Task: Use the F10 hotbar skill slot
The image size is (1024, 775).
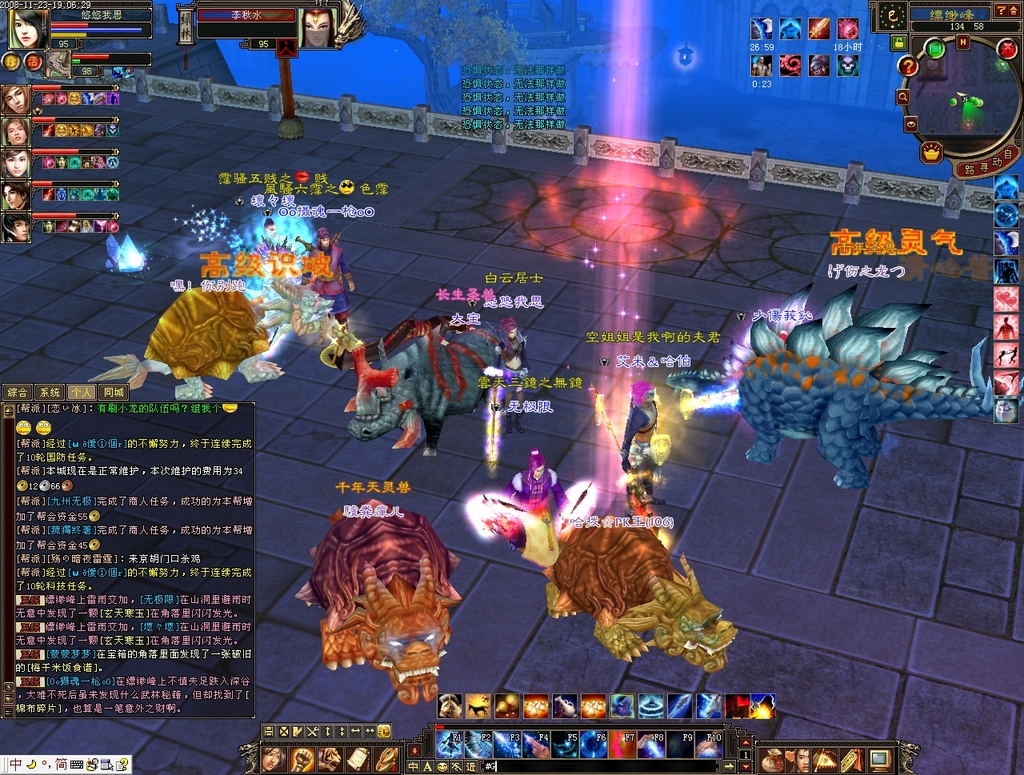Action: tap(709, 744)
